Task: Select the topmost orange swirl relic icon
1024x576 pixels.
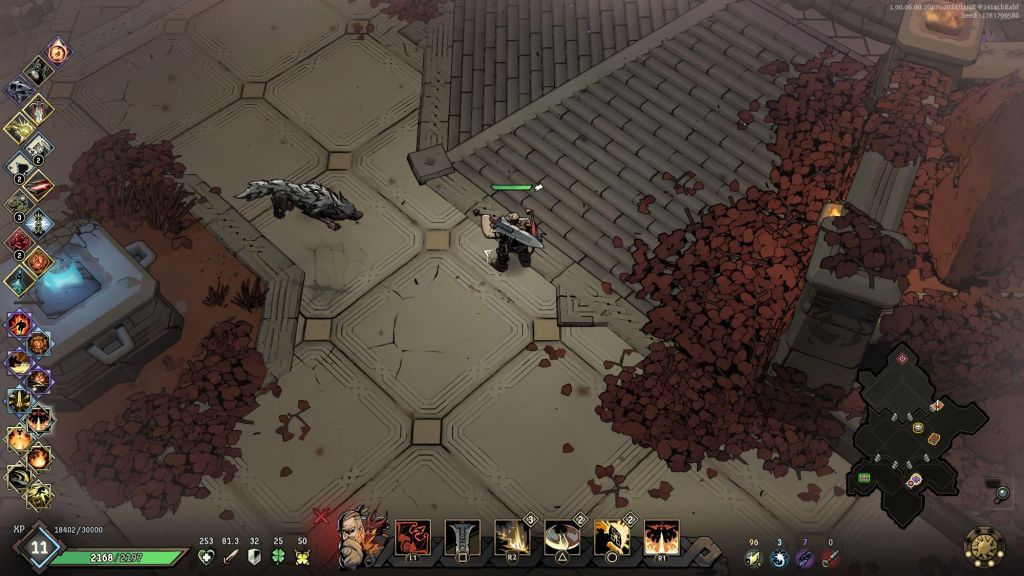Action: tap(59, 52)
